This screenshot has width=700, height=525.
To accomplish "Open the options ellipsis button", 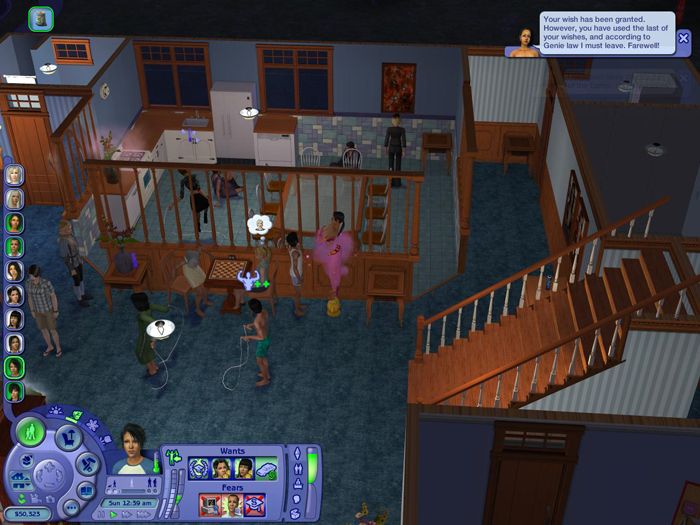I will (x=71, y=508).
